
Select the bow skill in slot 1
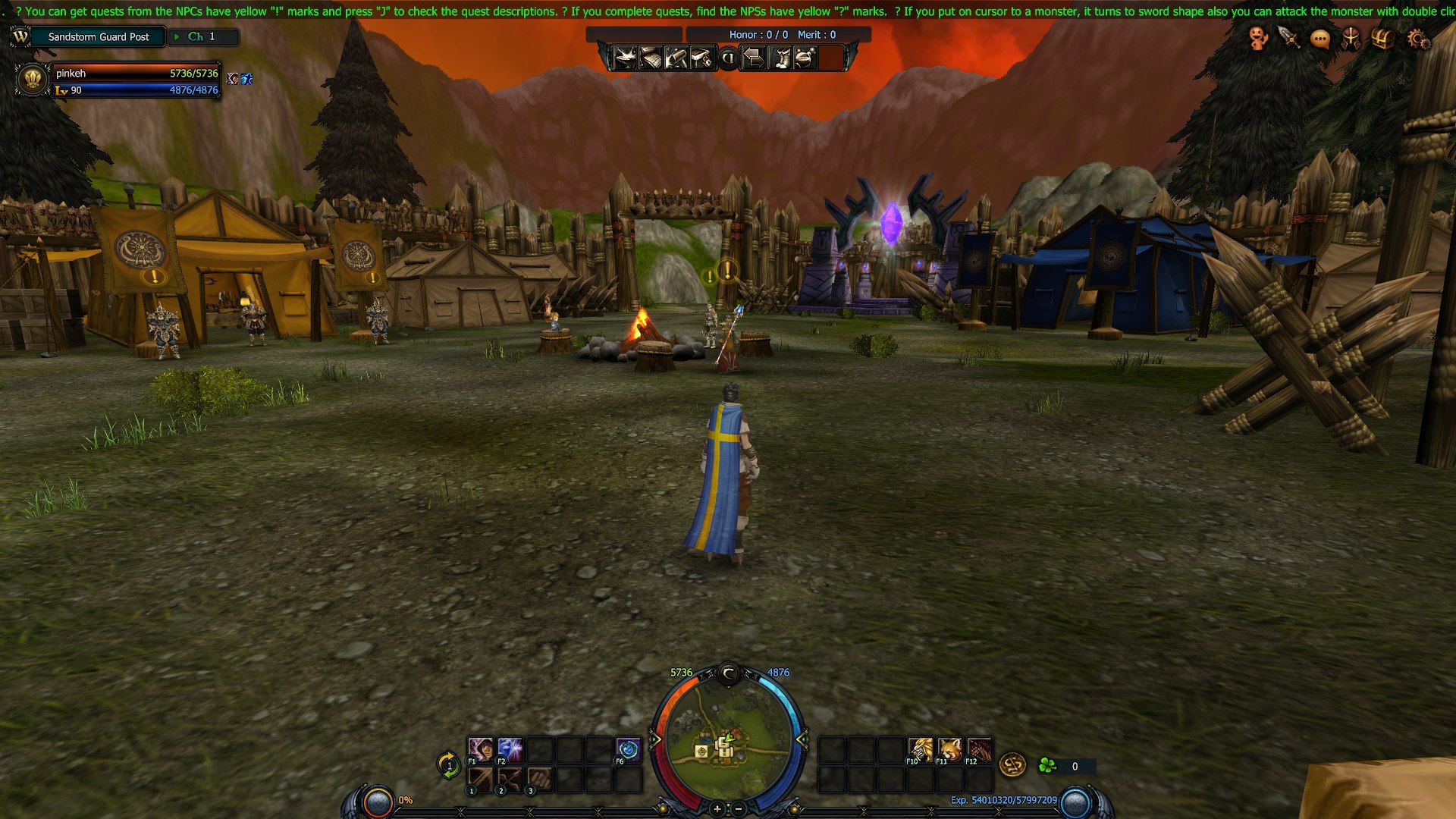480,780
